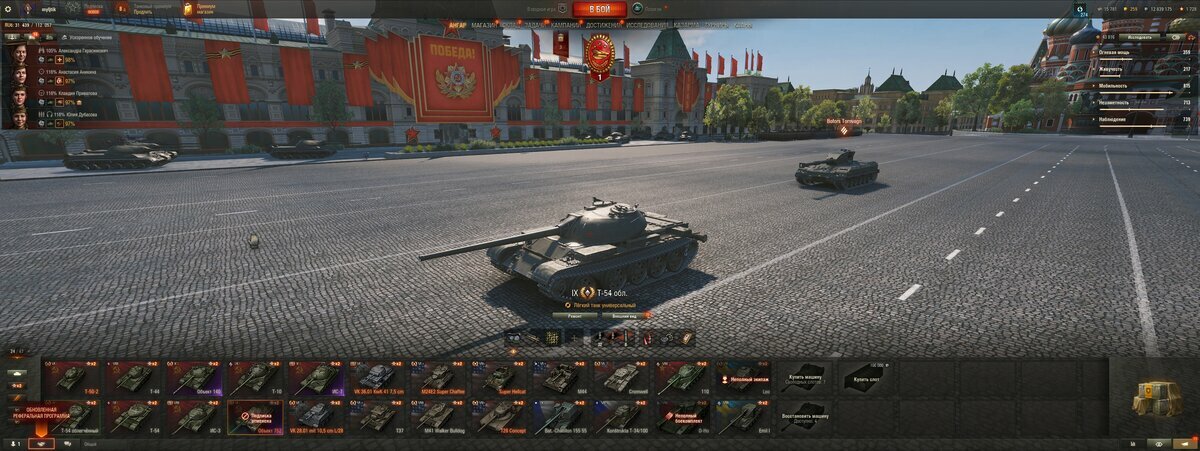Open the Восстановить машину option
The height and width of the screenshot is (451, 1200).
804,416
